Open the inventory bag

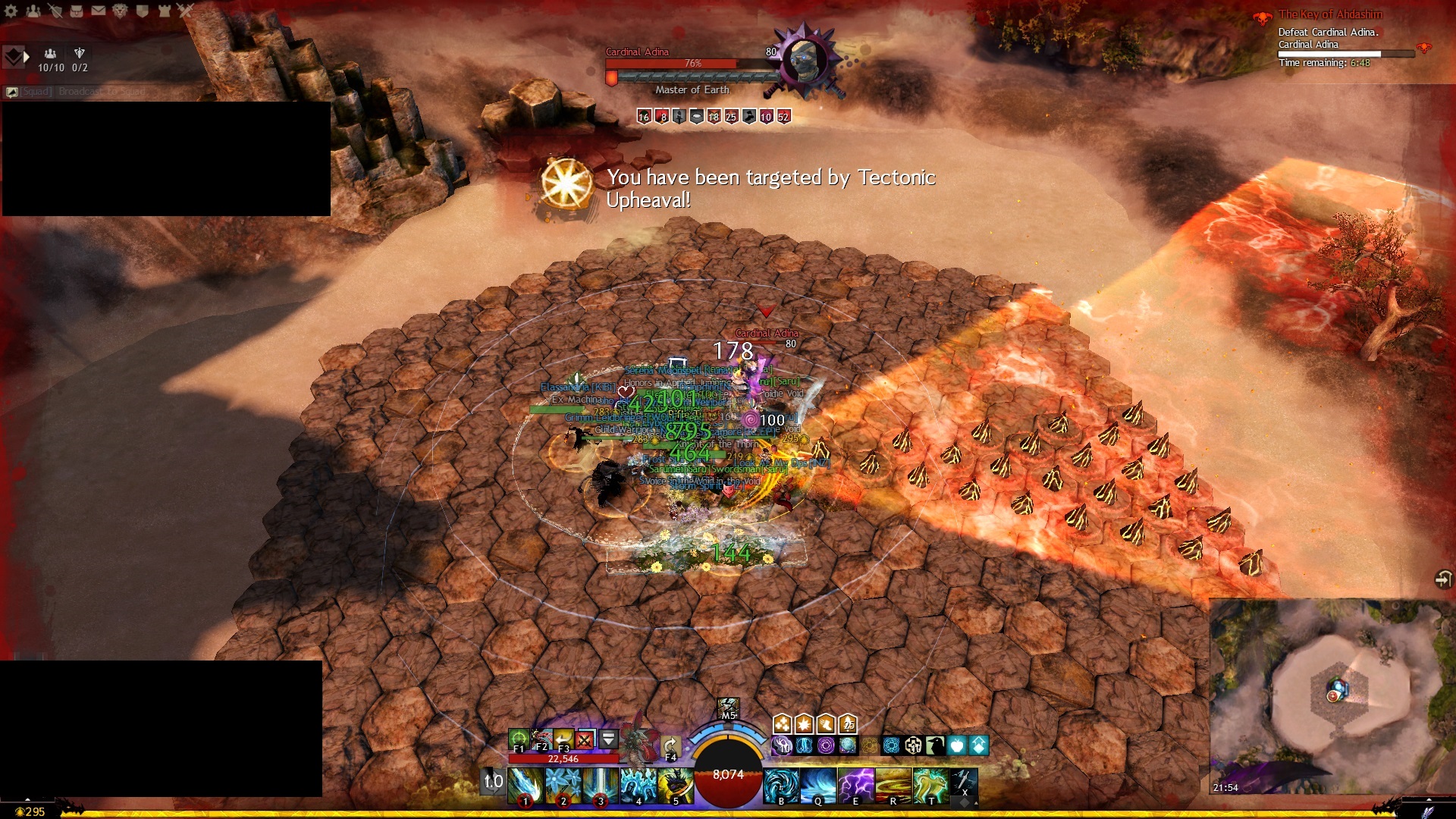tap(77, 11)
